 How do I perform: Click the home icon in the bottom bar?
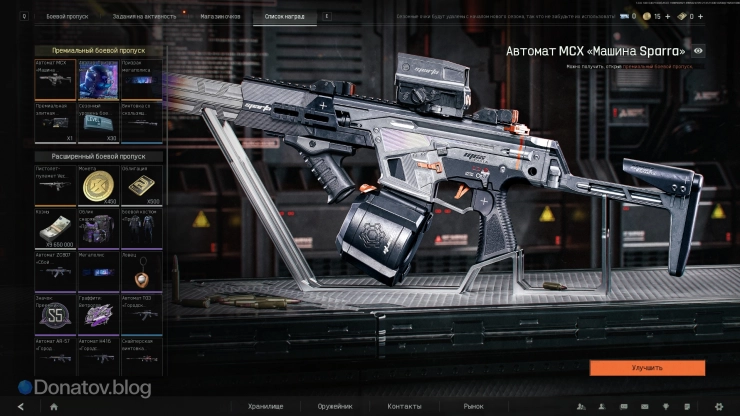(x=53, y=407)
